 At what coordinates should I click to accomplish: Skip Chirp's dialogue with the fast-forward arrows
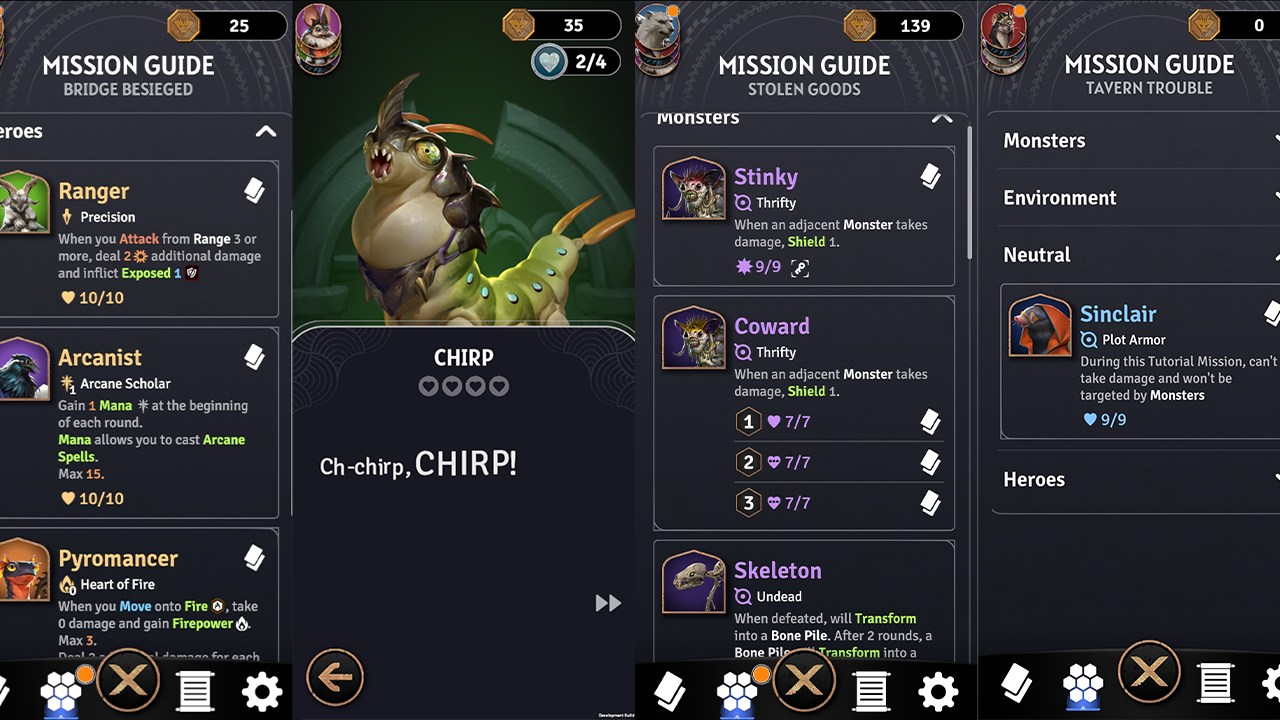(x=608, y=603)
